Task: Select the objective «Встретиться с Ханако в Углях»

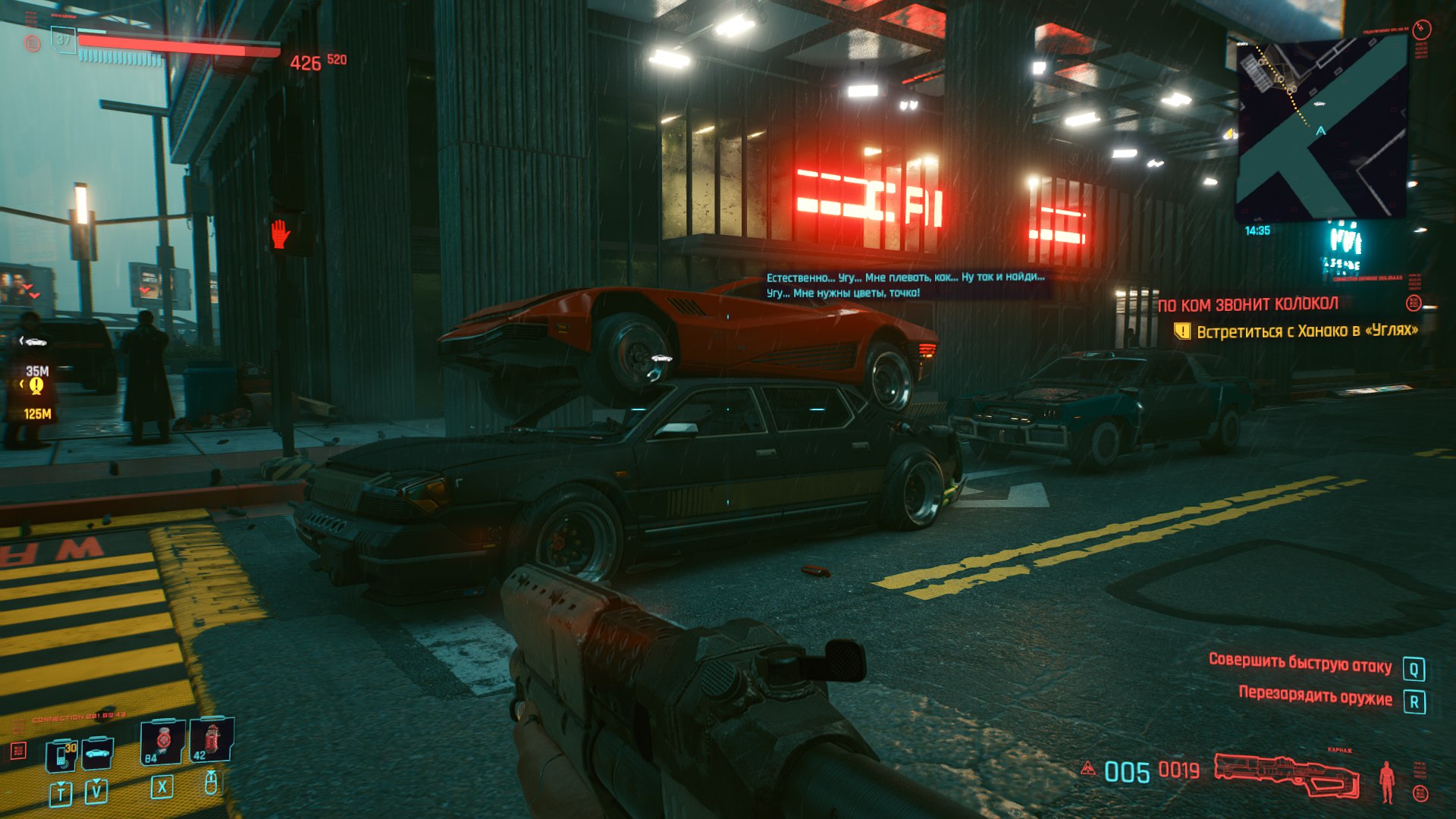Action: coord(1306,331)
